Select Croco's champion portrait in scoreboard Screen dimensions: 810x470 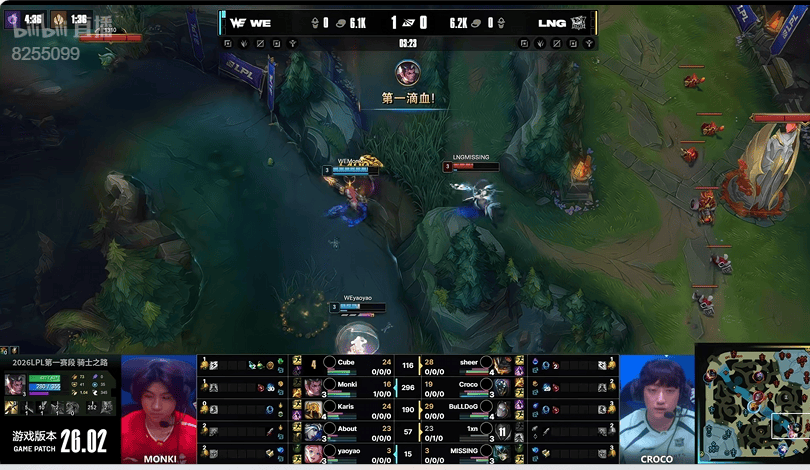point(502,387)
